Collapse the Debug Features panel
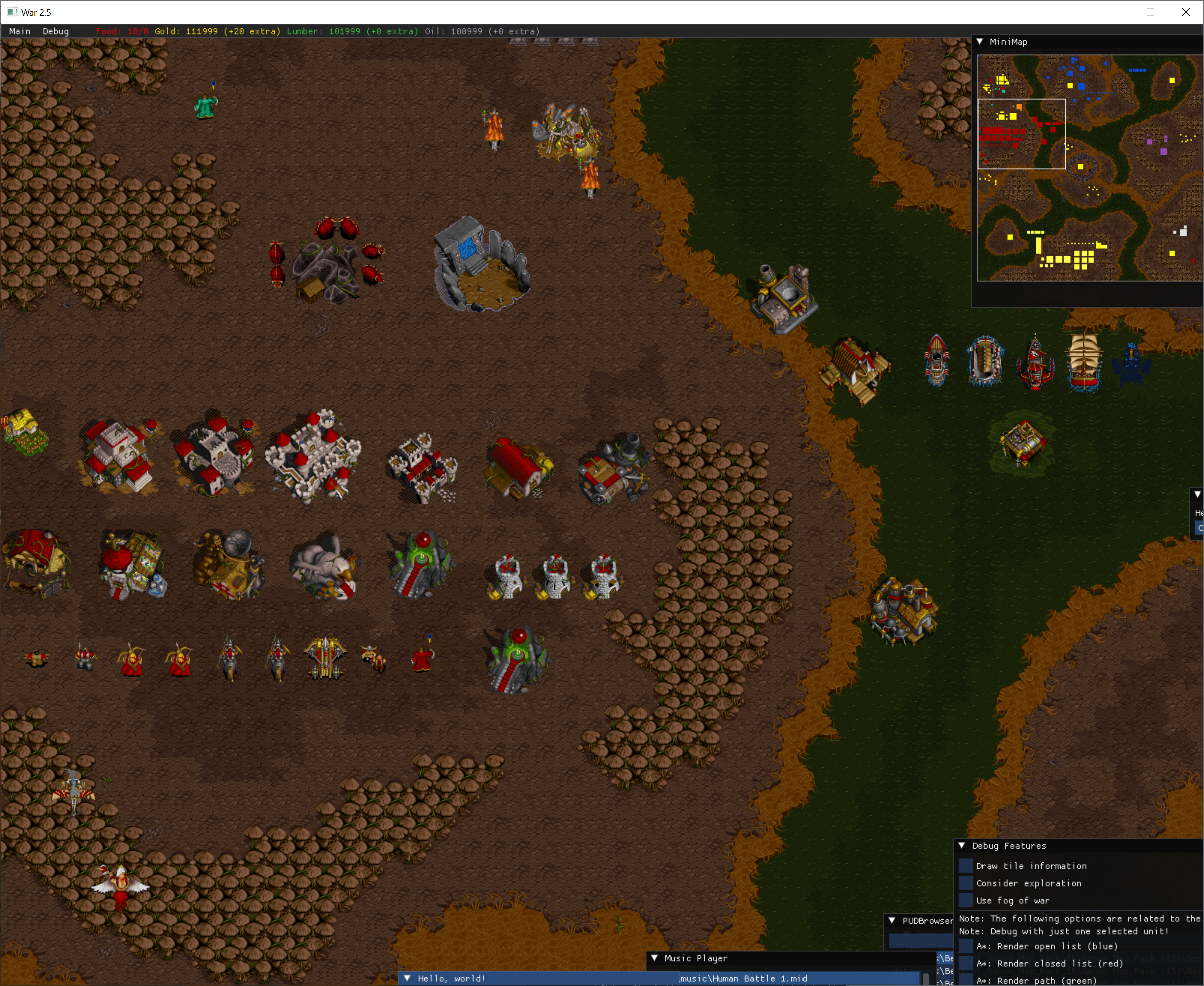The width and height of the screenshot is (1204, 986). tap(962, 846)
